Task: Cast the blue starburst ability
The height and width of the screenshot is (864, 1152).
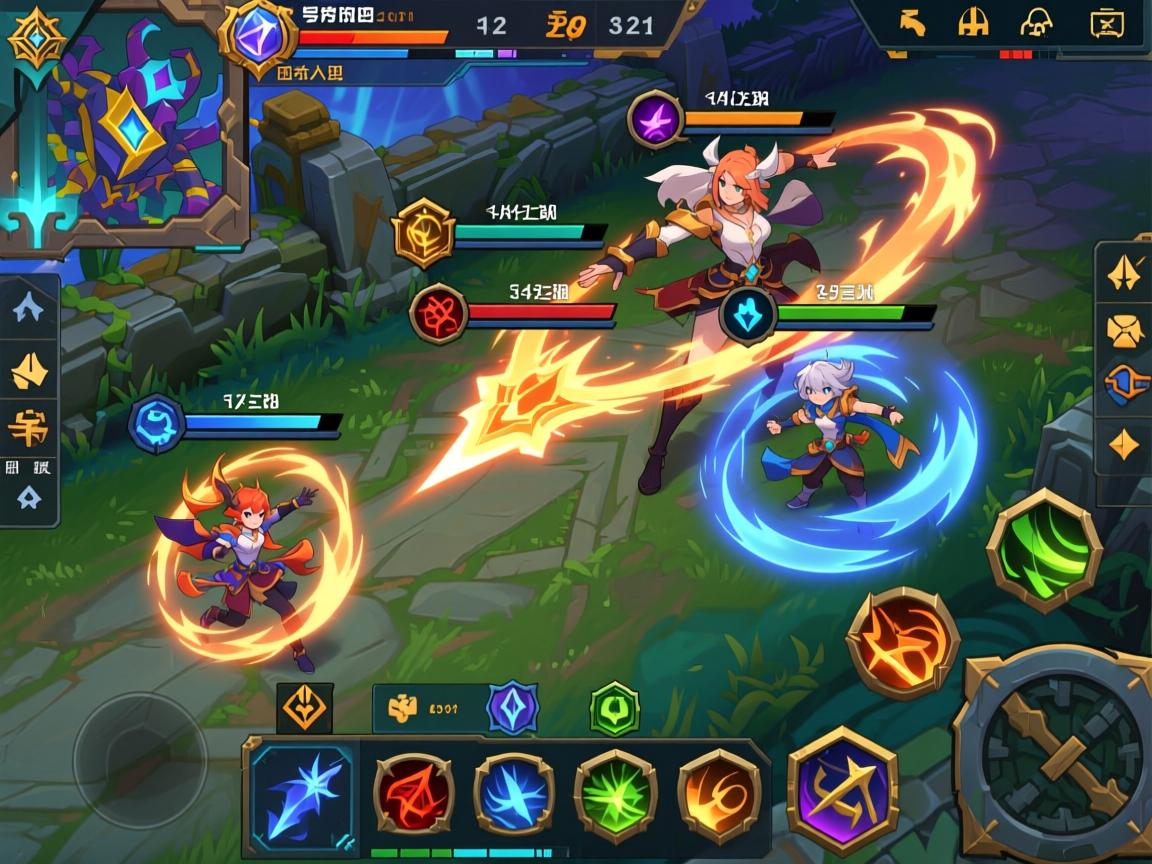Action: coord(514,793)
